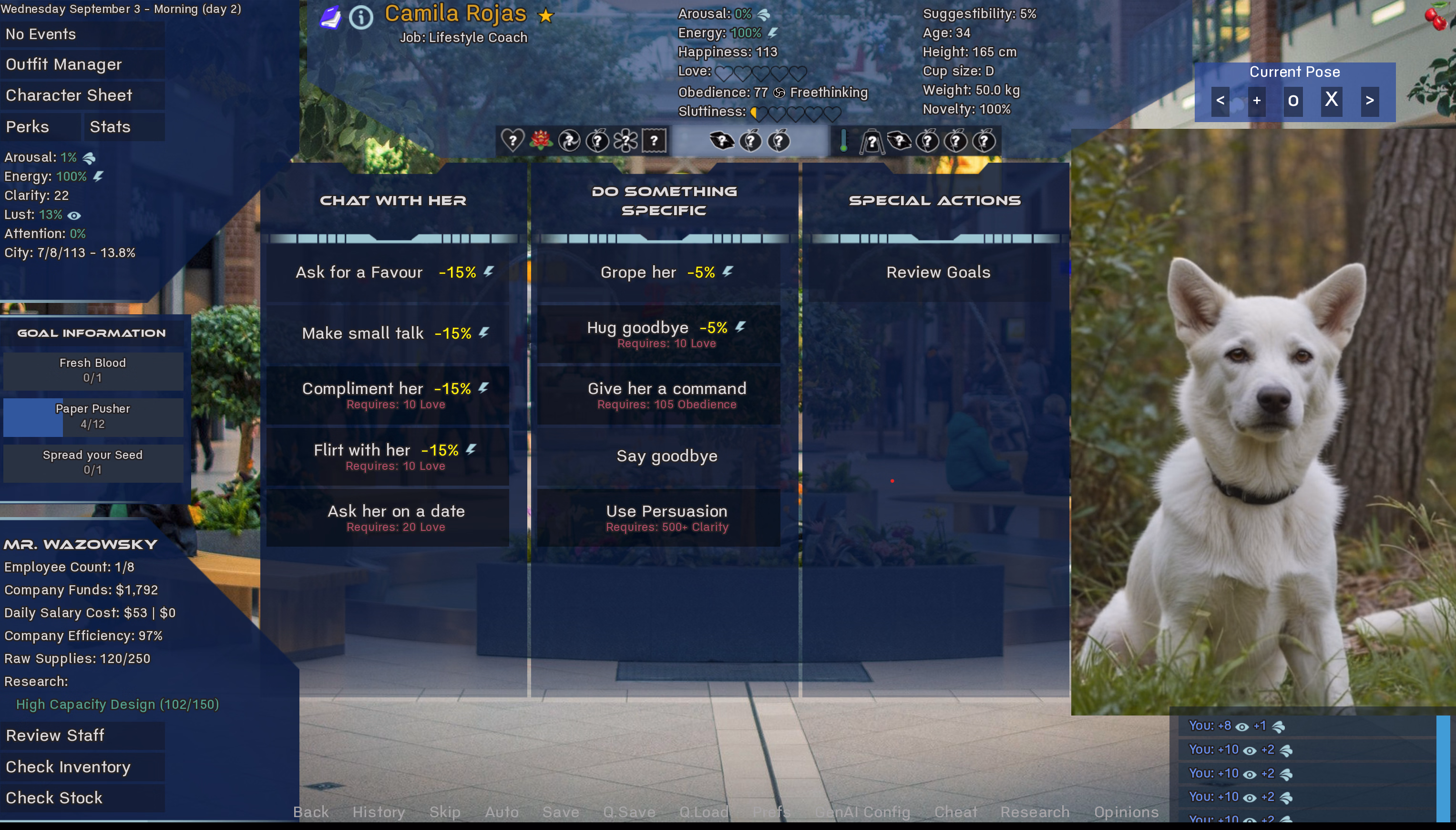Click the X button under Current Pose
This screenshot has width=1456, height=830.
click(x=1331, y=100)
